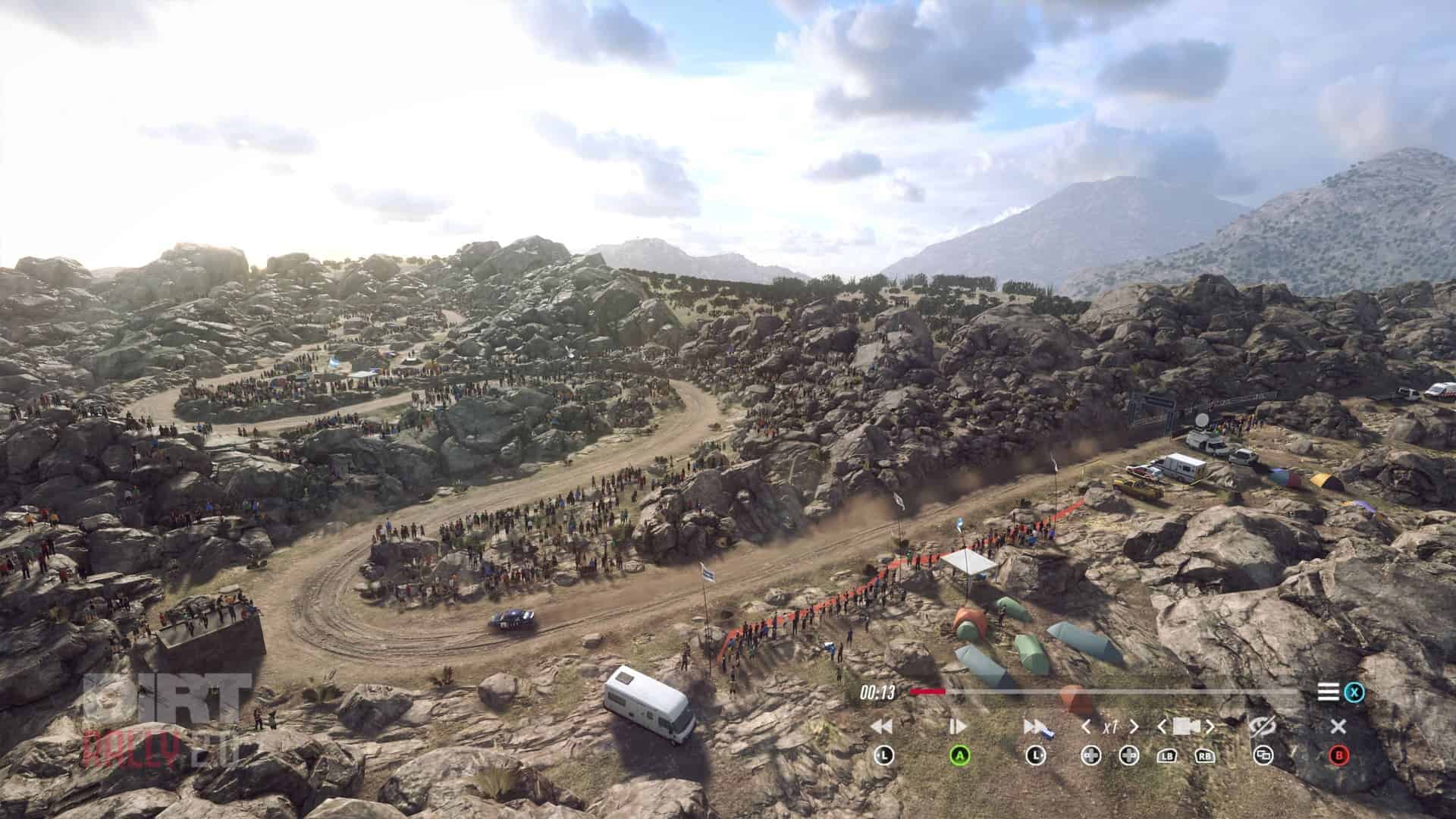Decrease playback speed with left arrow
Image resolution: width=1456 pixels, height=819 pixels.
1086,727
